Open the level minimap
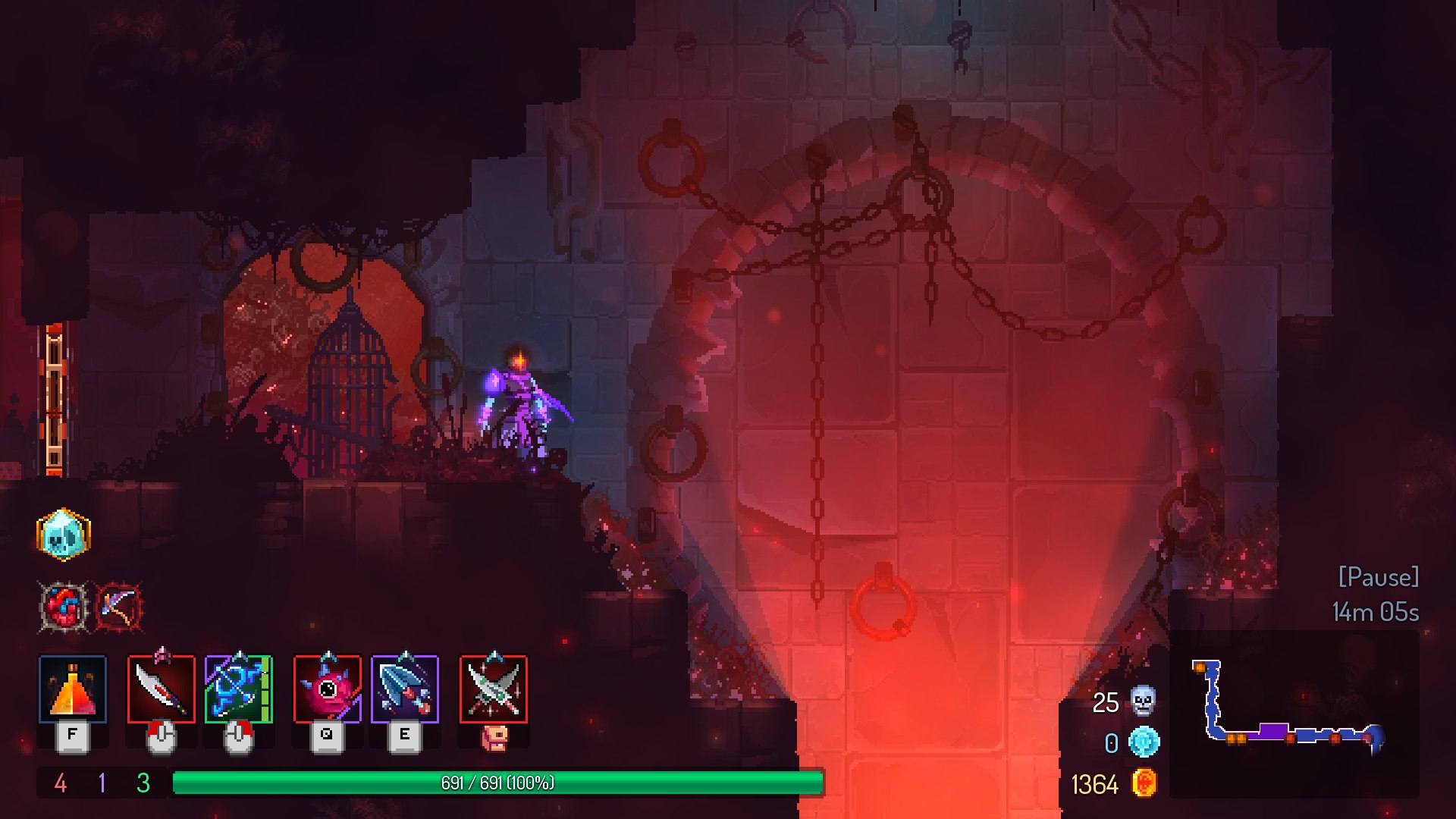The height and width of the screenshot is (819, 1456). pos(1293,713)
